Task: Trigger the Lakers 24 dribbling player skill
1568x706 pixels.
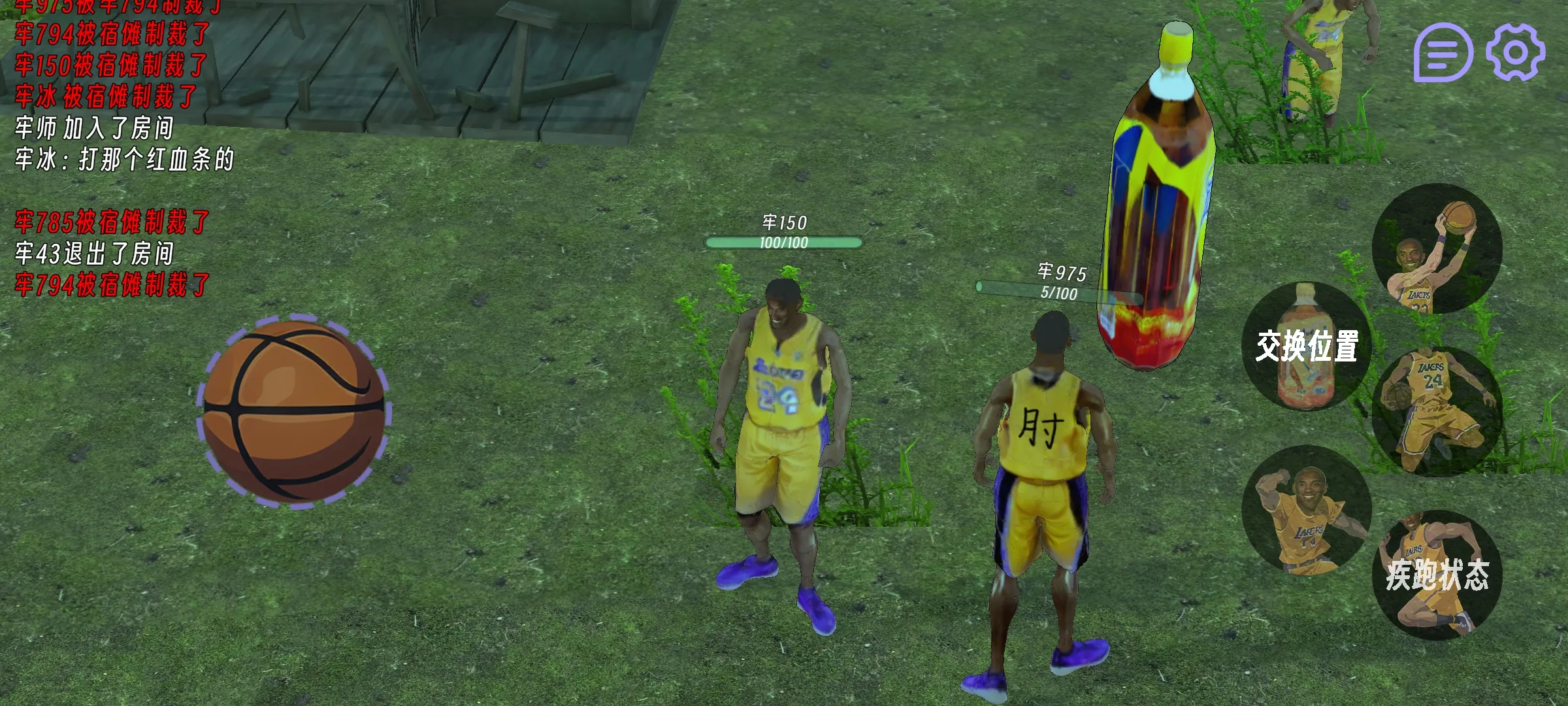Action: [x=1437, y=412]
